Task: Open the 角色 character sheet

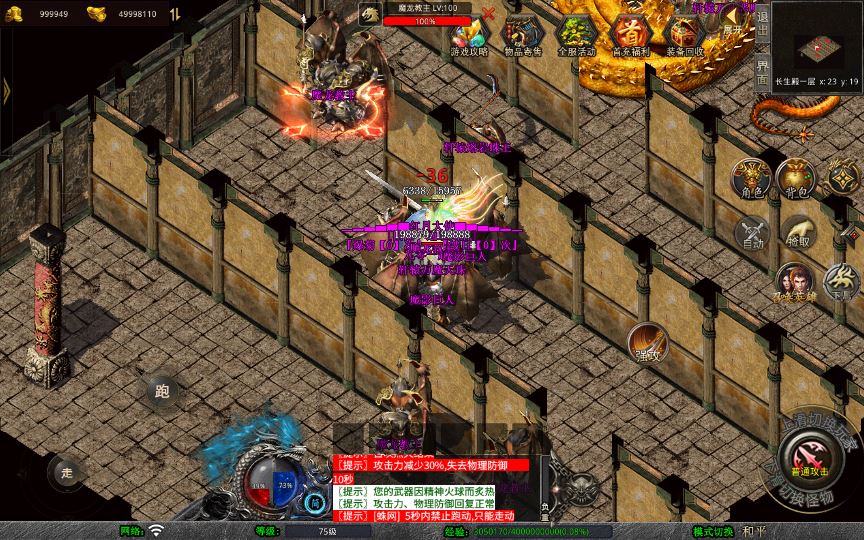Action: click(750, 177)
